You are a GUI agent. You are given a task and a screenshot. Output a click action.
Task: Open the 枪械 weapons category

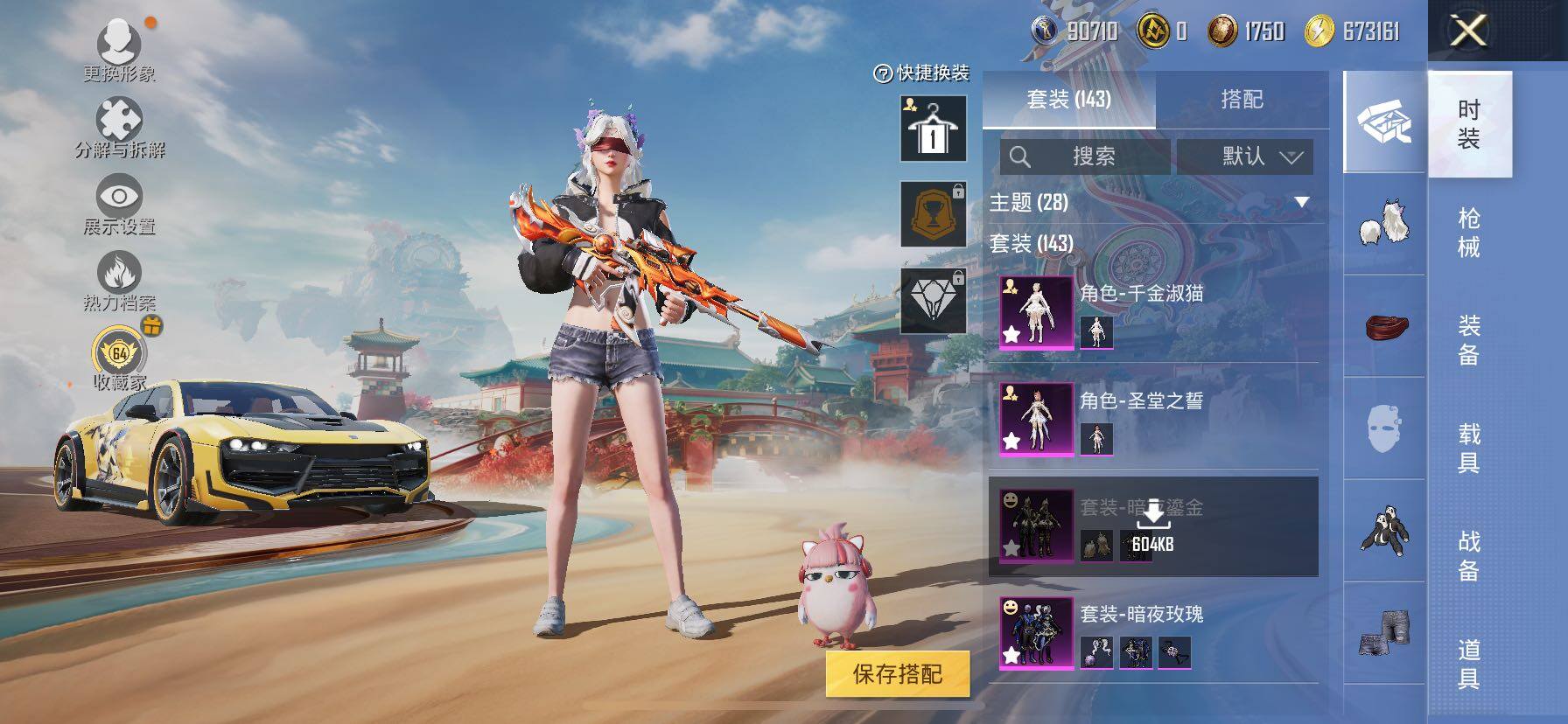coord(1469,232)
